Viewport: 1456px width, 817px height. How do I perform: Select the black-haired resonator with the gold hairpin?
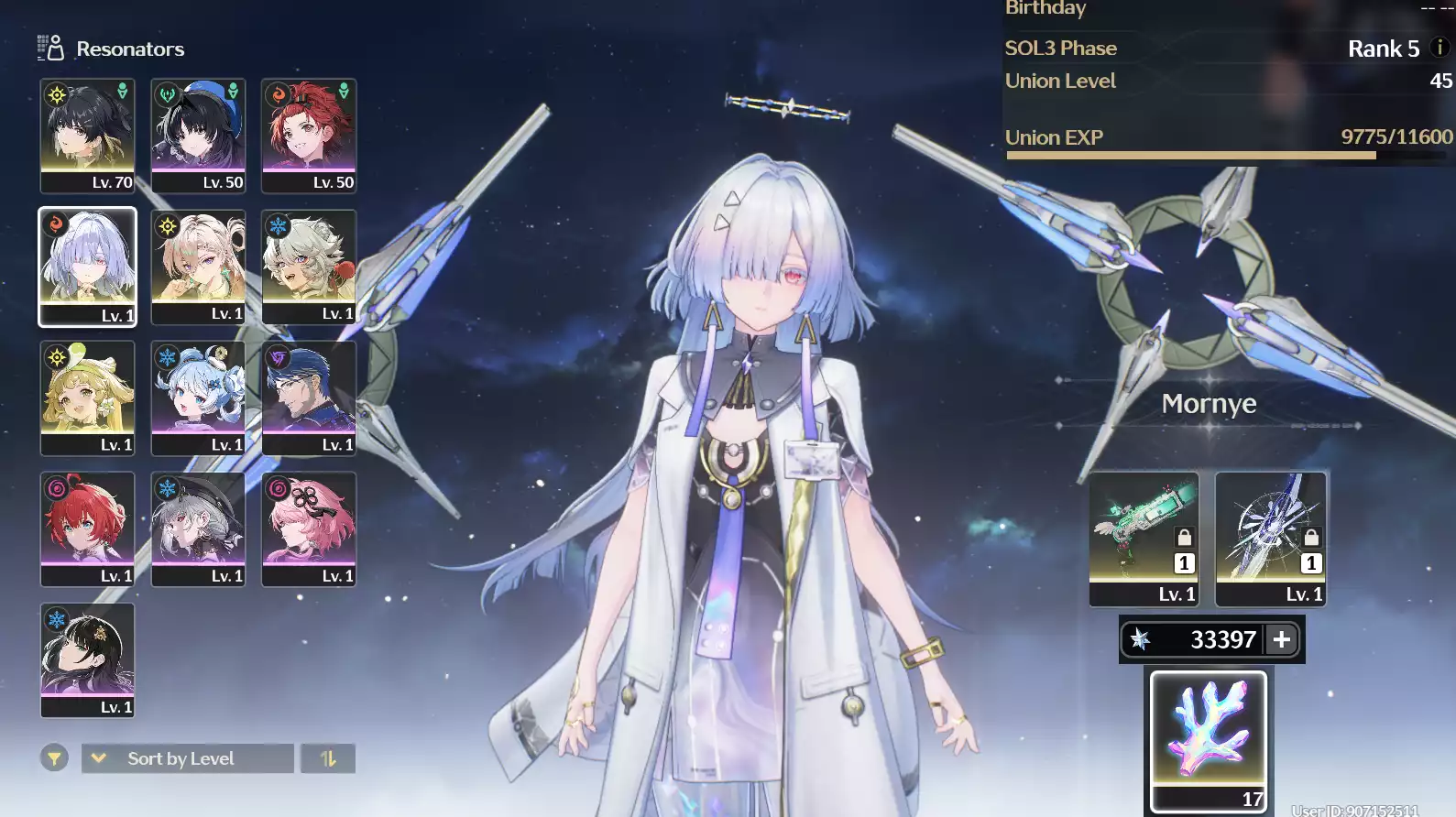(x=87, y=659)
